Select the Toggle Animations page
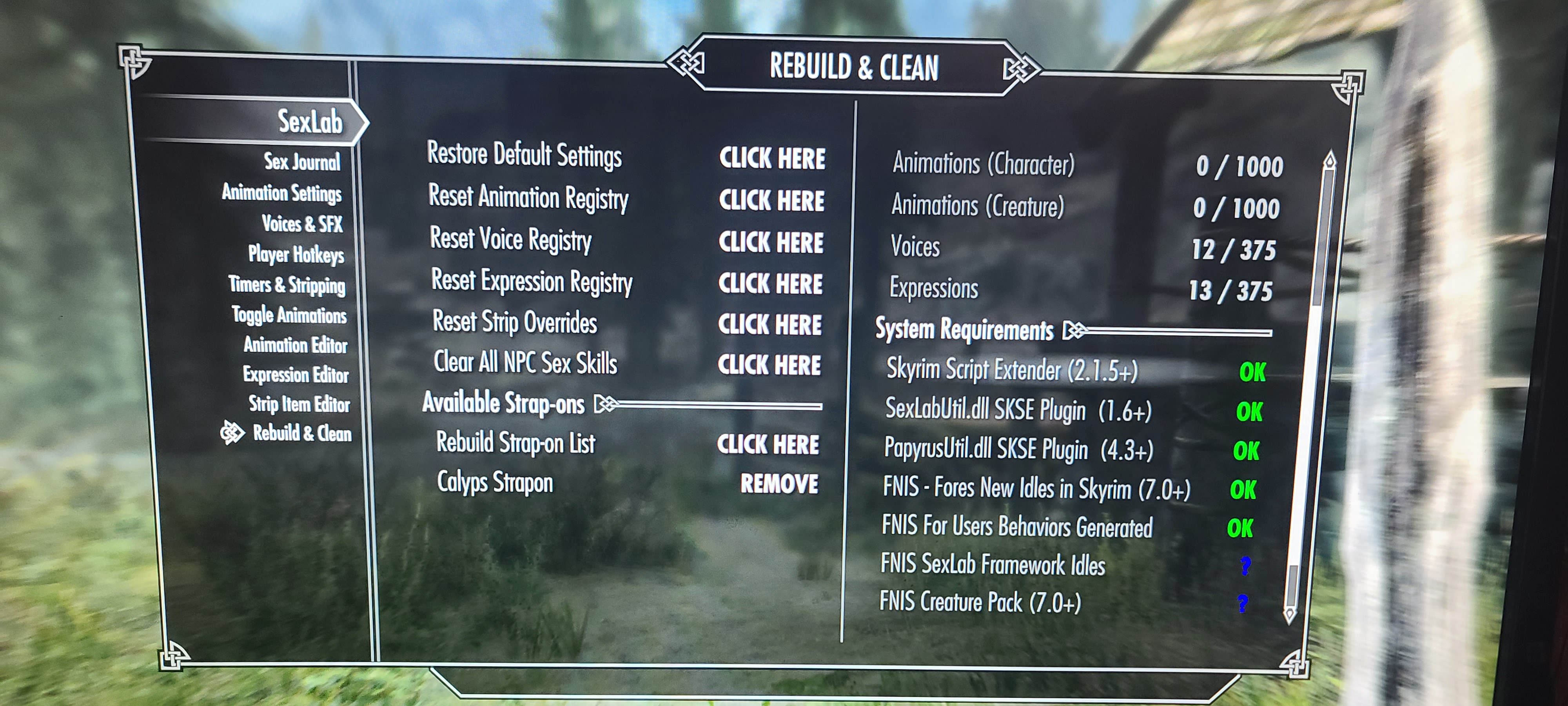Viewport: 1568px width, 706px height. pyautogui.click(x=289, y=315)
